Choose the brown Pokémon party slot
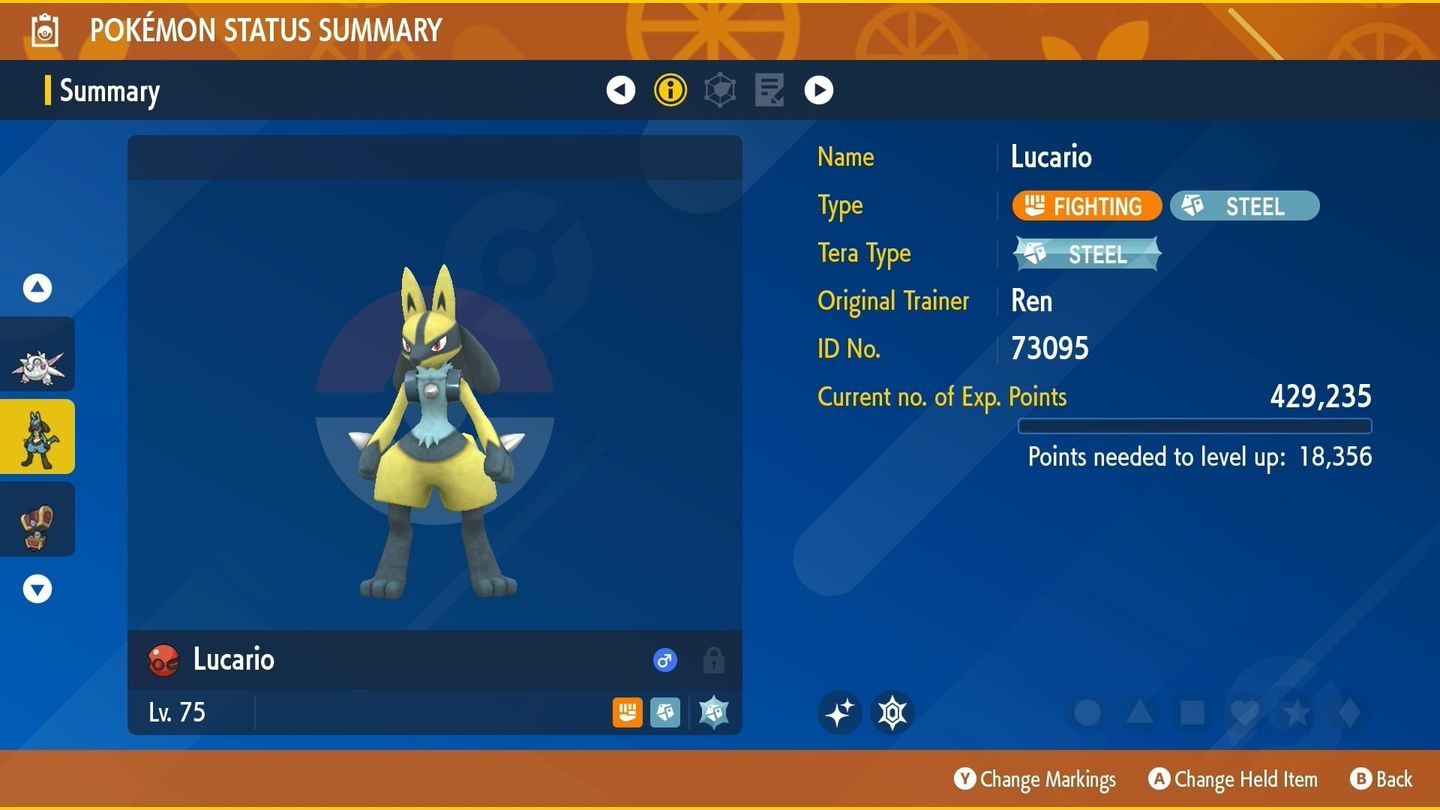The width and height of the screenshot is (1440, 810). click(x=38, y=520)
